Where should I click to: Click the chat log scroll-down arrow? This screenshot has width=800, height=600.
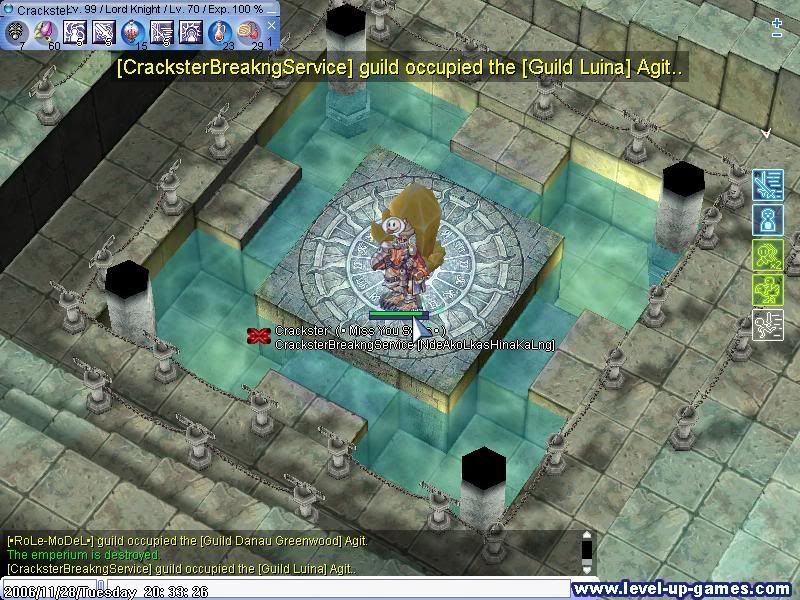pyautogui.click(x=587, y=568)
